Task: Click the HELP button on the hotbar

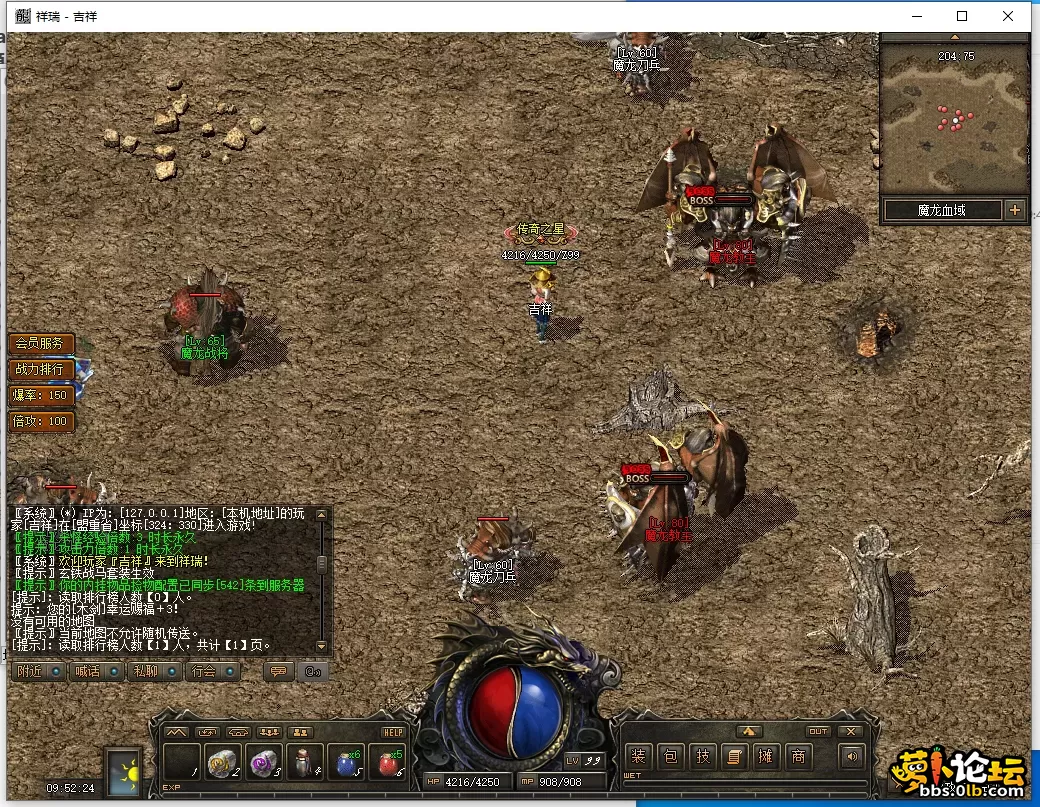Action: 393,732
